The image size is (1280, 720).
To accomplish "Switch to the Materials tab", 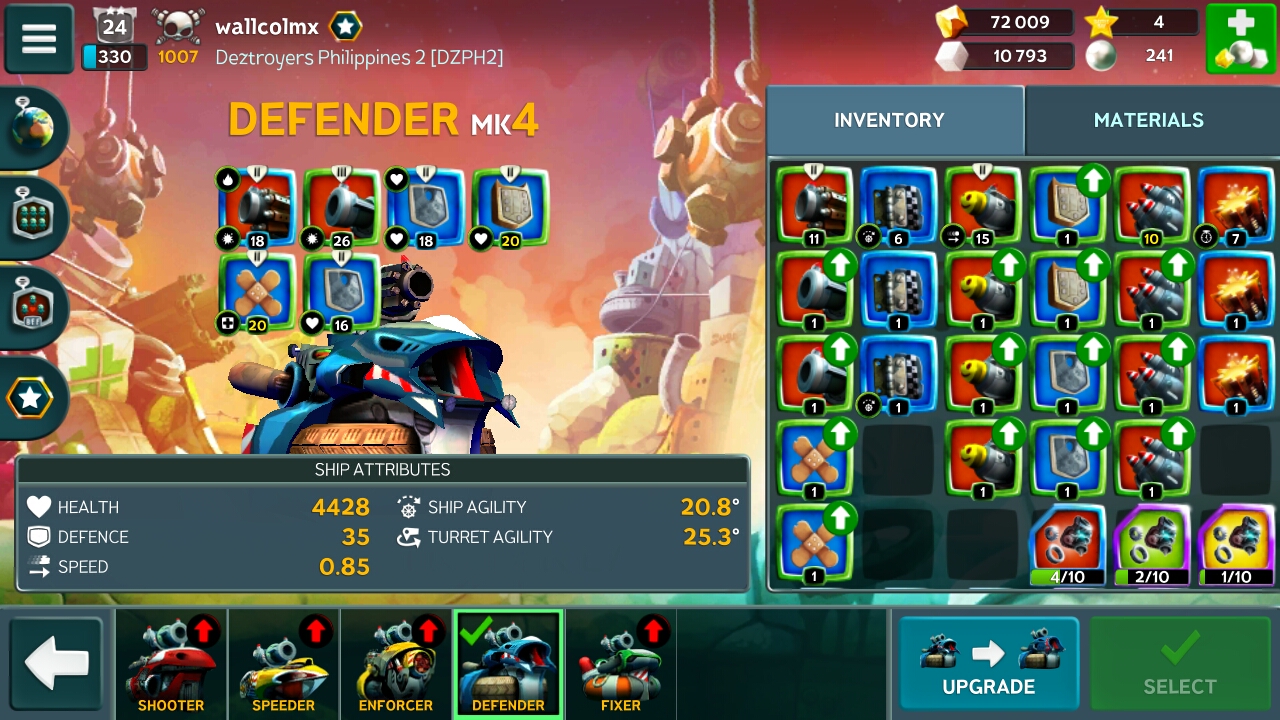I will 1148,120.
